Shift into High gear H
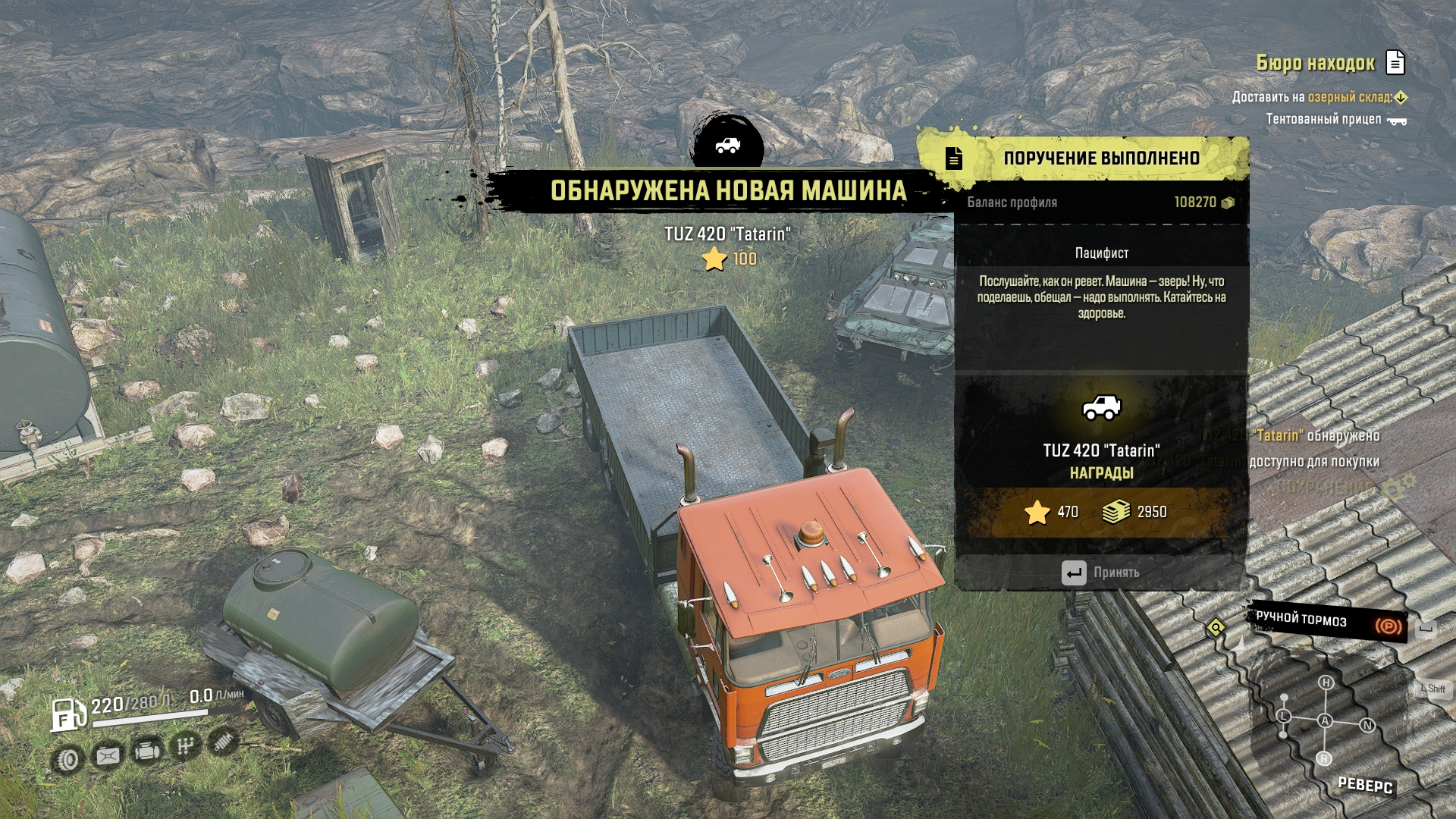 tap(1326, 682)
